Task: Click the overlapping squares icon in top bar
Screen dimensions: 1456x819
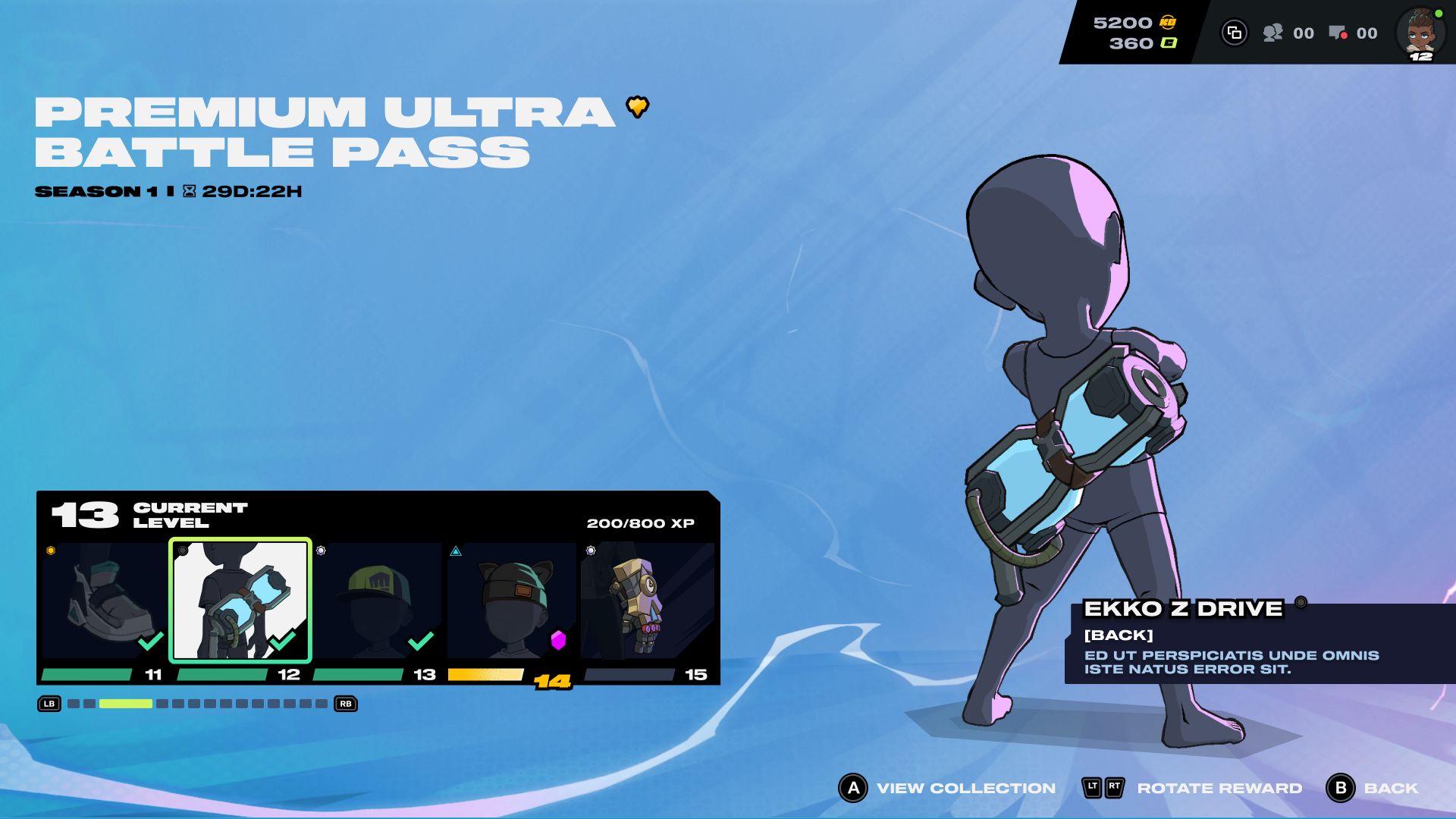Action: pos(1234,33)
